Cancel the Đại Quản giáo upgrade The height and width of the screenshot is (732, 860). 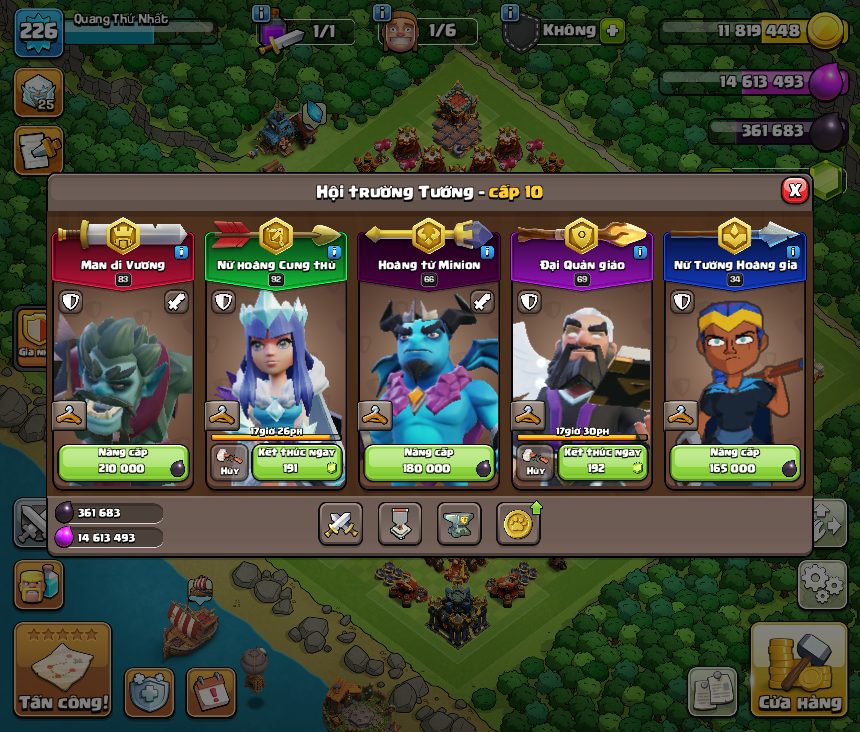pyautogui.click(x=535, y=462)
